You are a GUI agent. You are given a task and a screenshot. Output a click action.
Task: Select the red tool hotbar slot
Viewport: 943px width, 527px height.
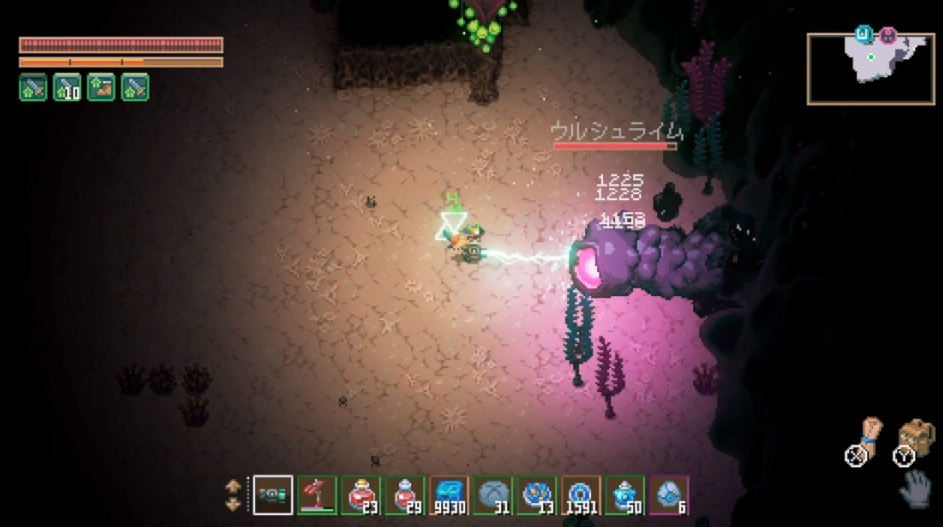click(317, 494)
